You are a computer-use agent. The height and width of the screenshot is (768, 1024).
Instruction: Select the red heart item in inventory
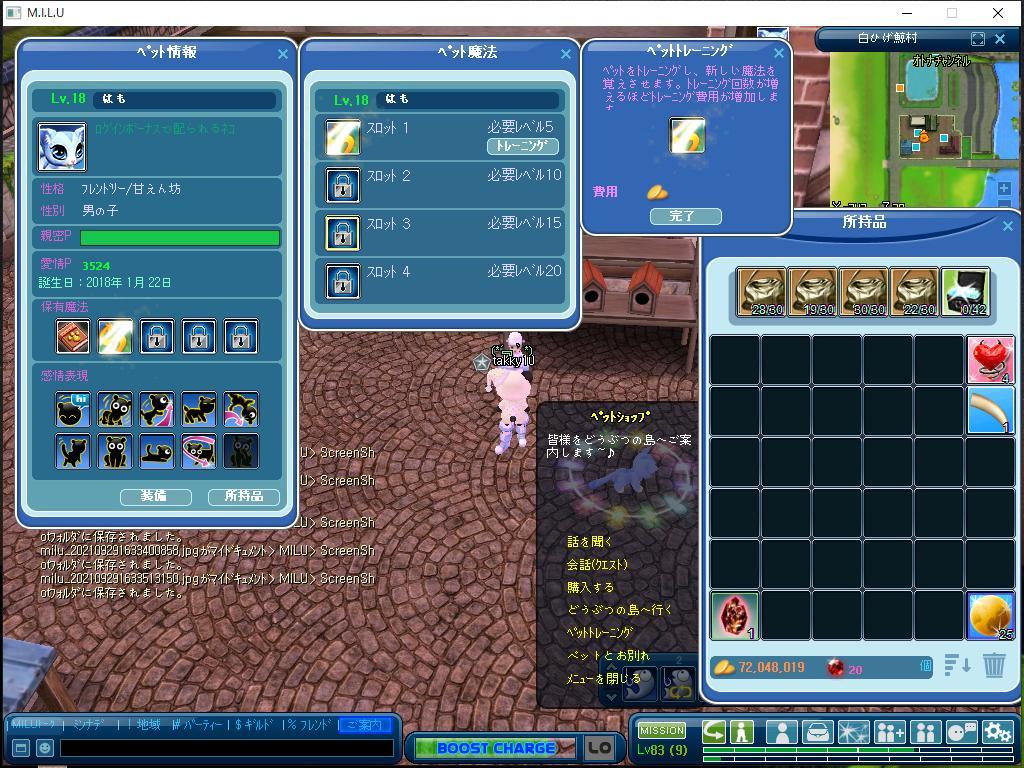(990, 360)
